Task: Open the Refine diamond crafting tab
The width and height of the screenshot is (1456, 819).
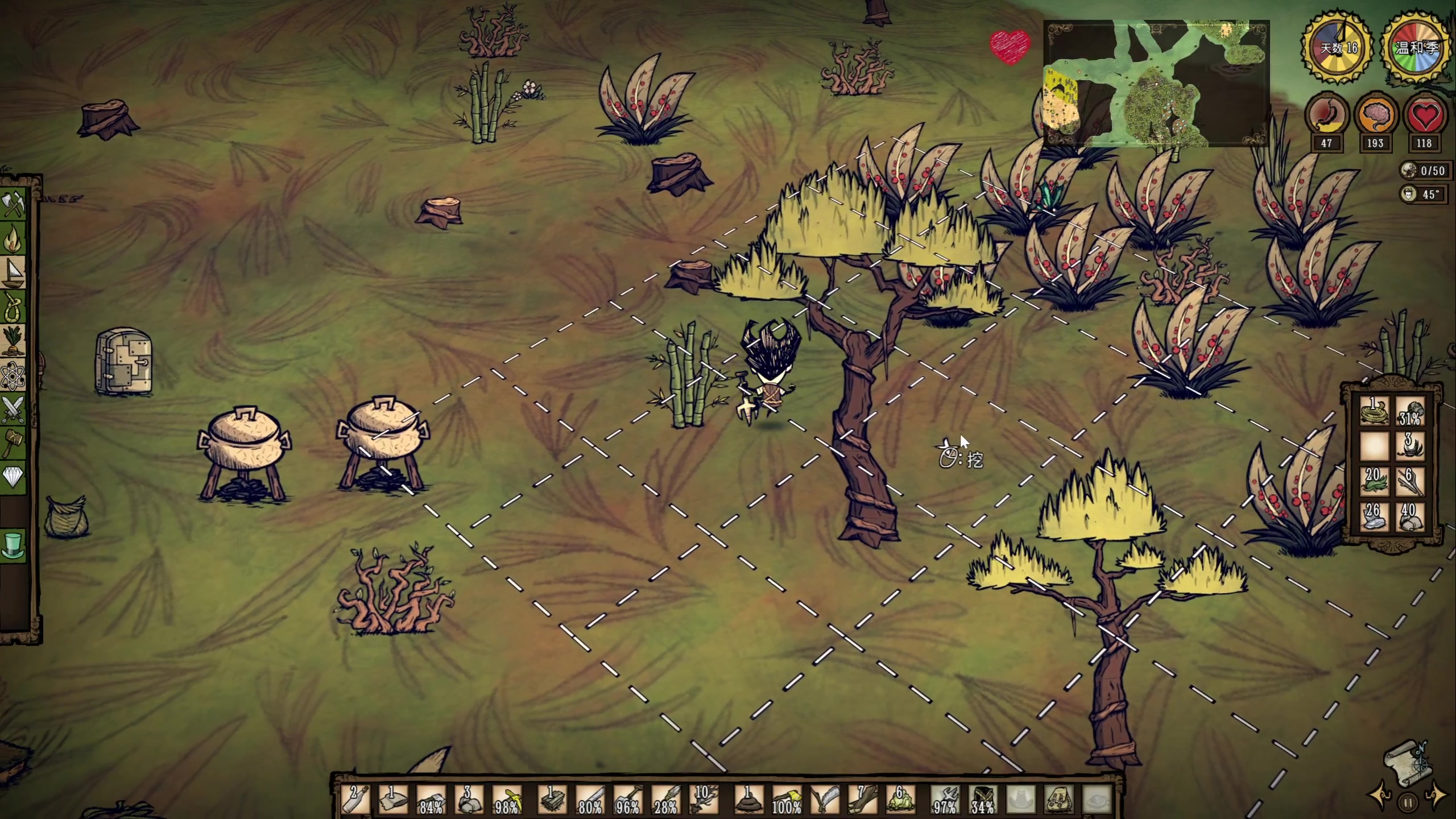Action: [x=14, y=478]
